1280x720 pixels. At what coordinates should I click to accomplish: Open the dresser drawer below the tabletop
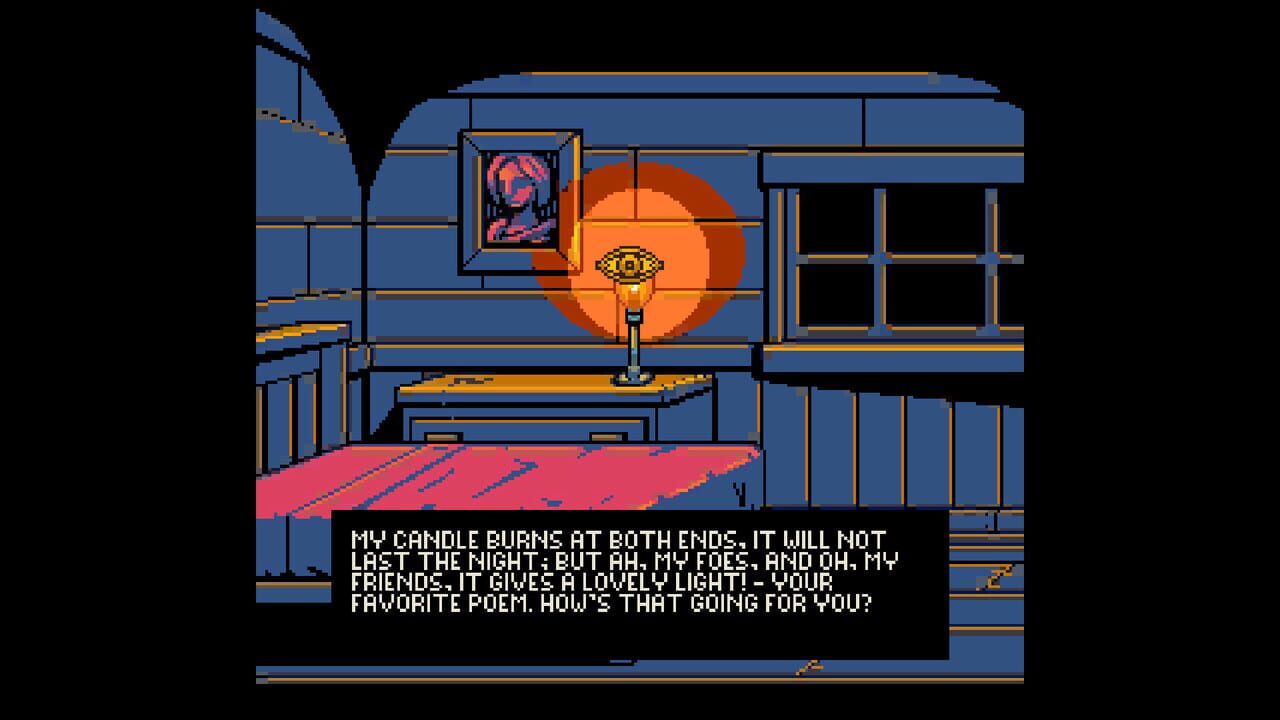(x=530, y=430)
